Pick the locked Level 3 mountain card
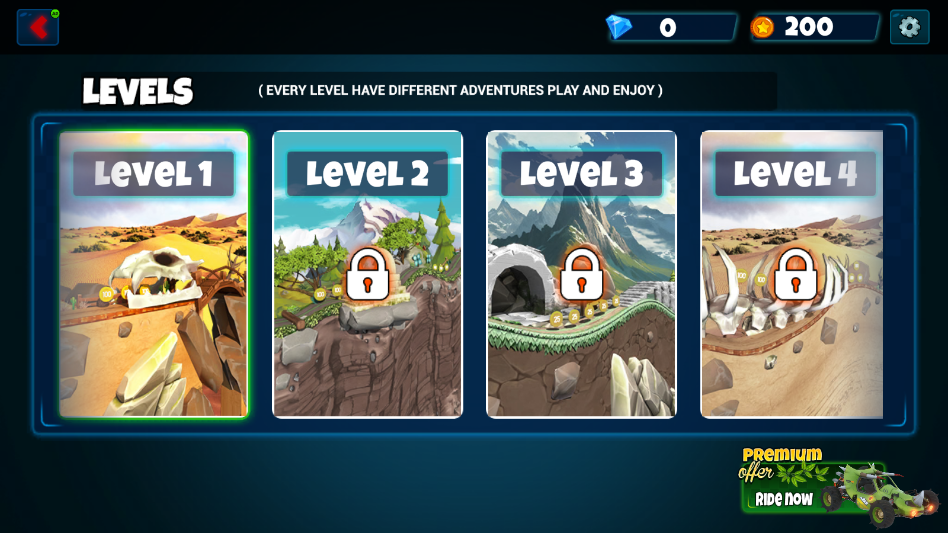The height and width of the screenshot is (533, 948). tap(581, 273)
